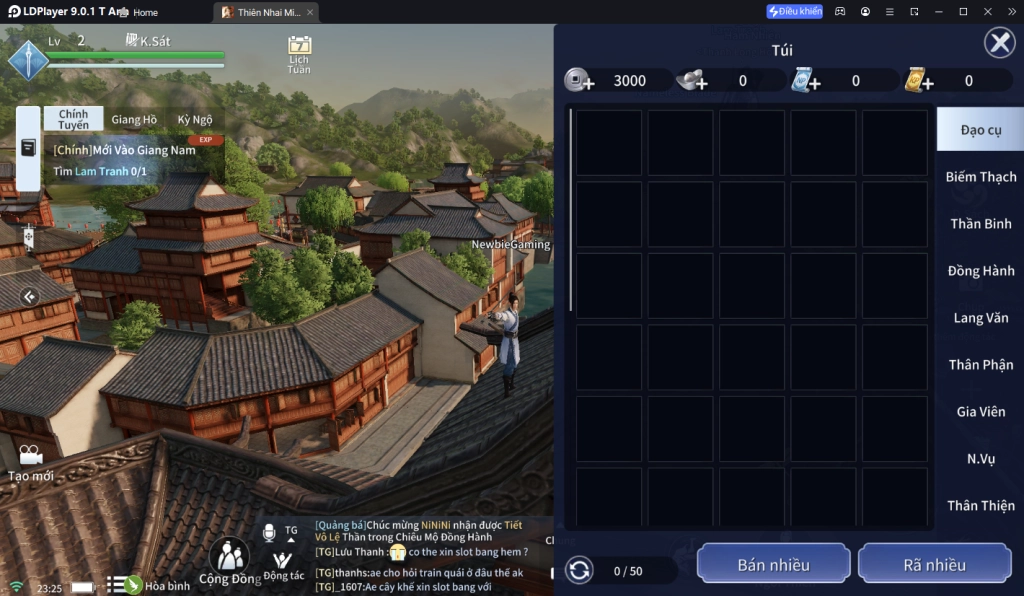The width and height of the screenshot is (1024, 596).
Task: Refresh the bag with the sort icon
Action: 578,571
